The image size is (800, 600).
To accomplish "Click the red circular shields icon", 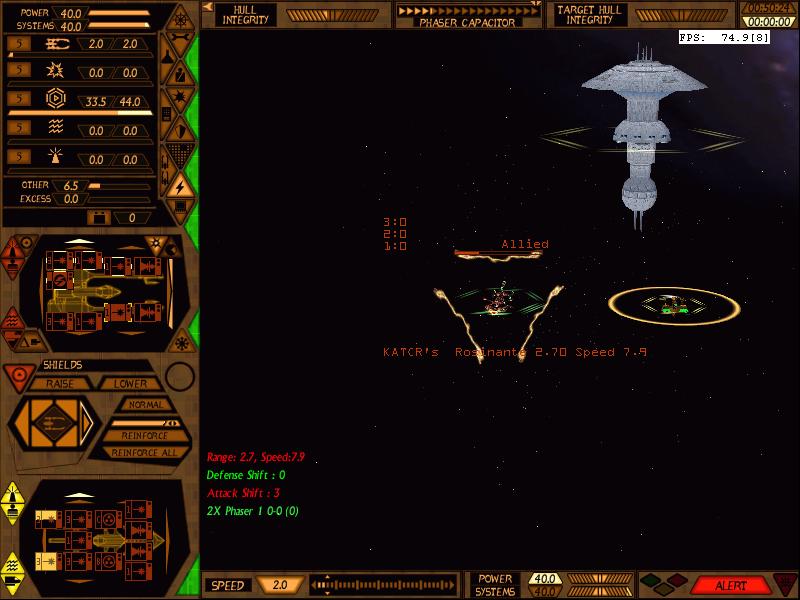I will pos(15,376).
